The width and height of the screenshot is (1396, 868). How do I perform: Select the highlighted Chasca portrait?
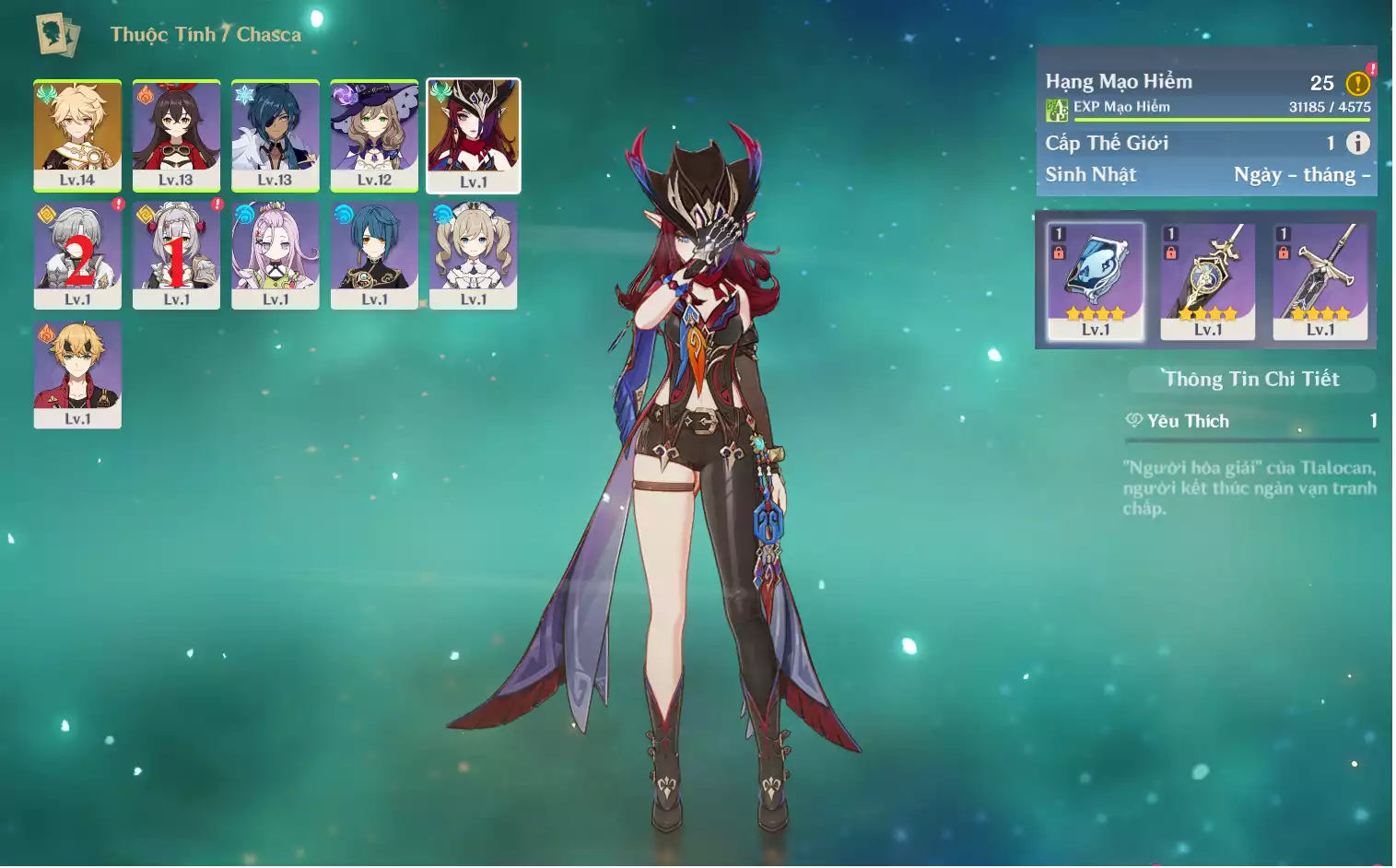[x=474, y=135]
